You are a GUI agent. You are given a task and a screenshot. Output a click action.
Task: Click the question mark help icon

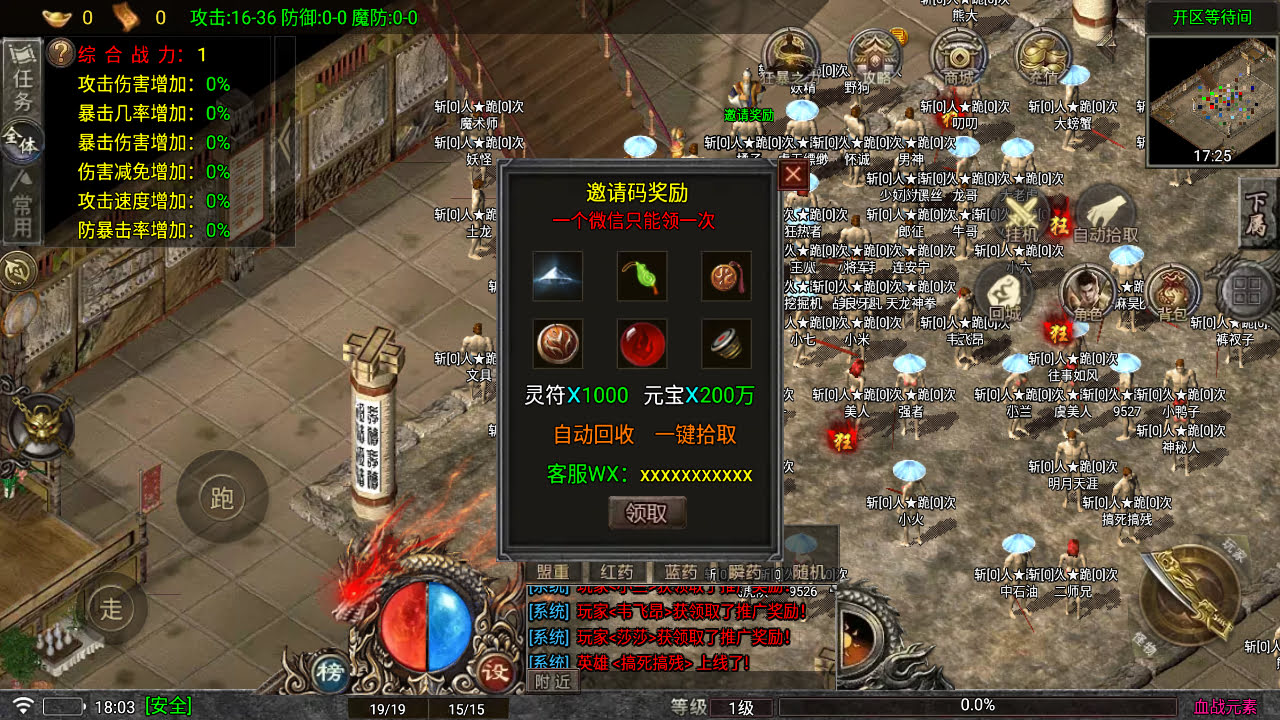[60, 54]
